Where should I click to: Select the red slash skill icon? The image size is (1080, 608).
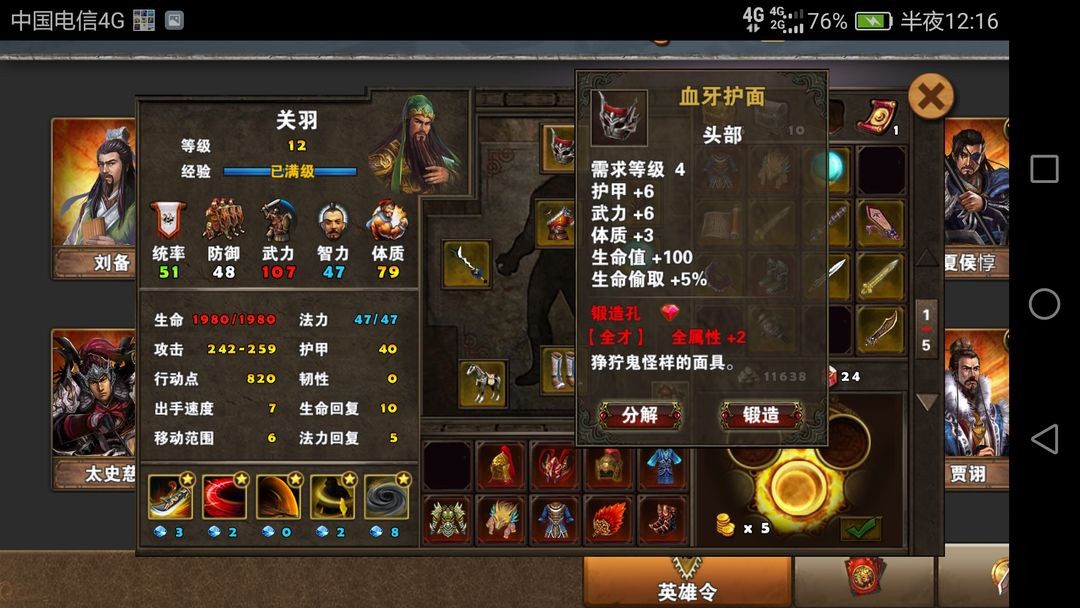pyautogui.click(x=224, y=497)
